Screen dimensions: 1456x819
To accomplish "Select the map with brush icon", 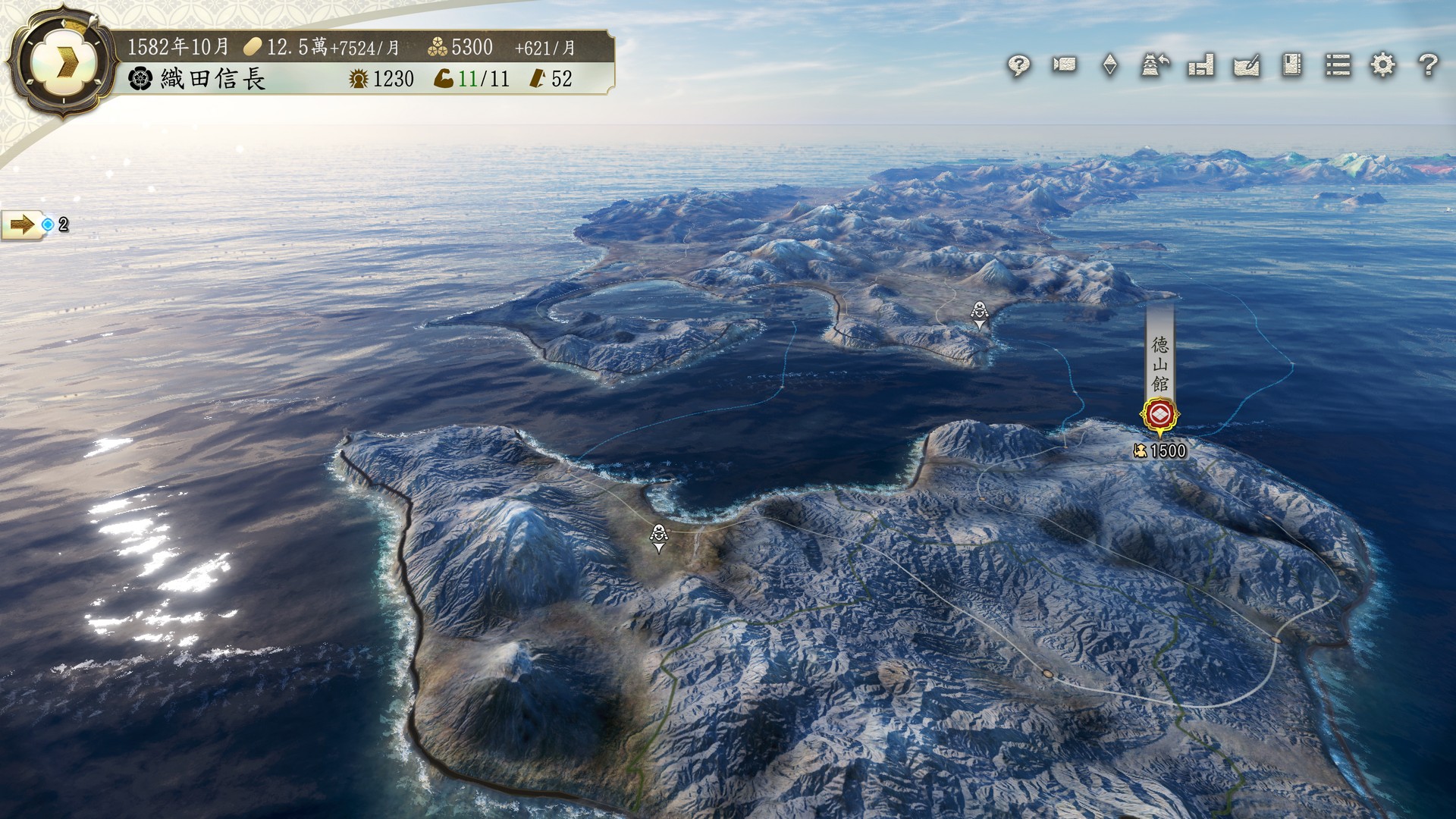I will coord(1247,65).
